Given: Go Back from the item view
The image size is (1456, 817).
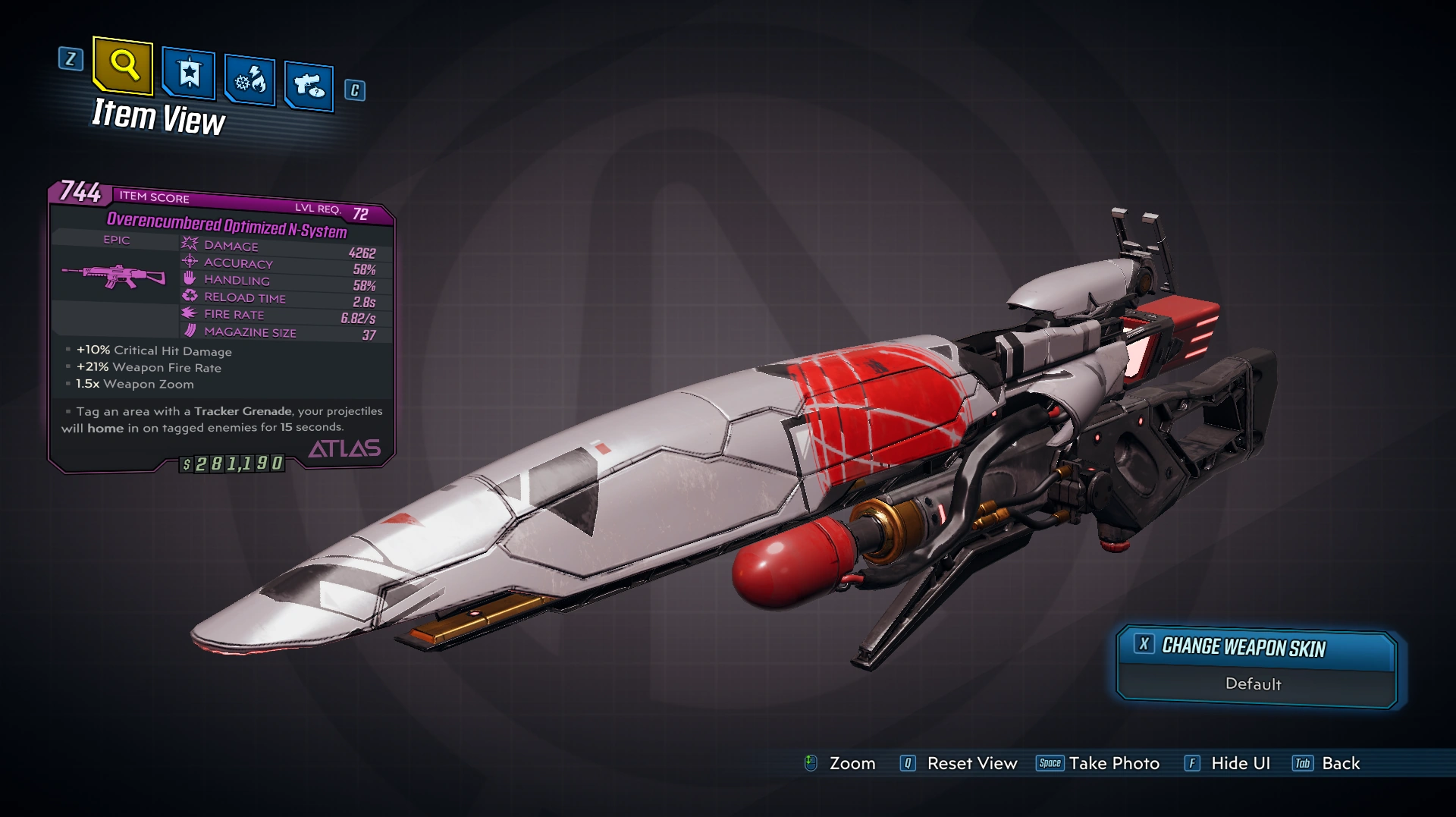Looking at the screenshot, I should click(1326, 763).
